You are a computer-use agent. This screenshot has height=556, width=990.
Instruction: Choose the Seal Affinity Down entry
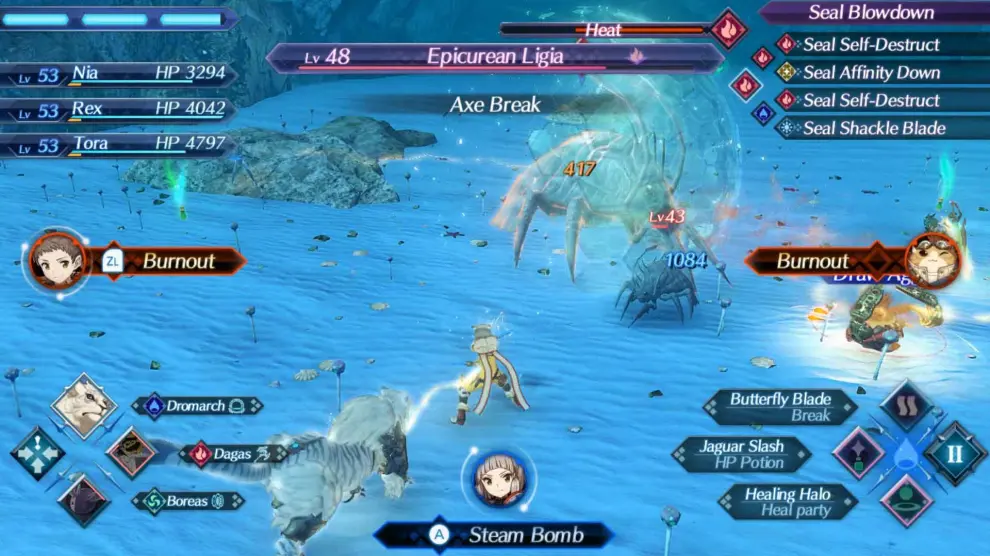click(x=870, y=72)
